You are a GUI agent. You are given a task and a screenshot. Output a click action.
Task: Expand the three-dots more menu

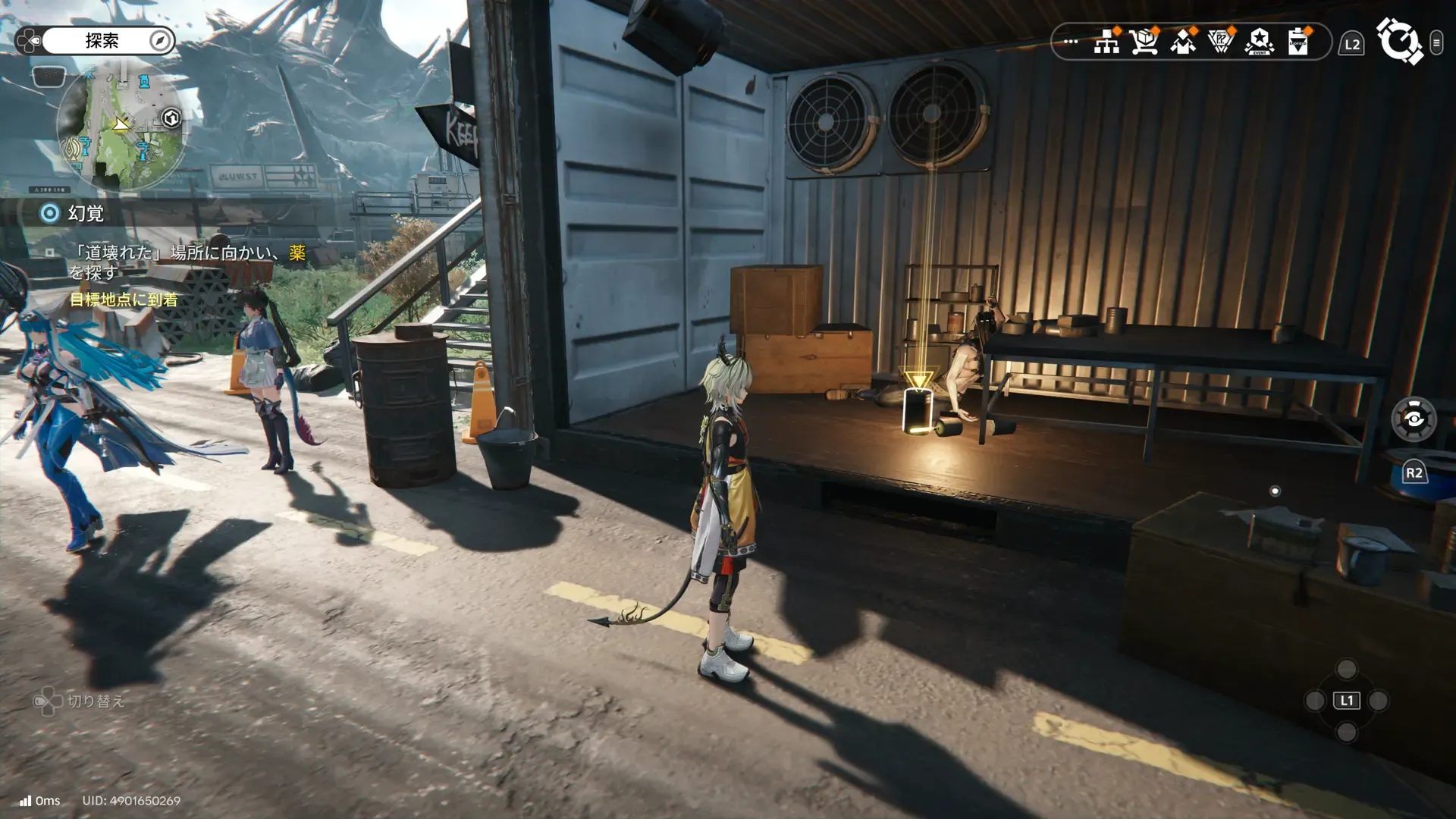tap(1071, 42)
